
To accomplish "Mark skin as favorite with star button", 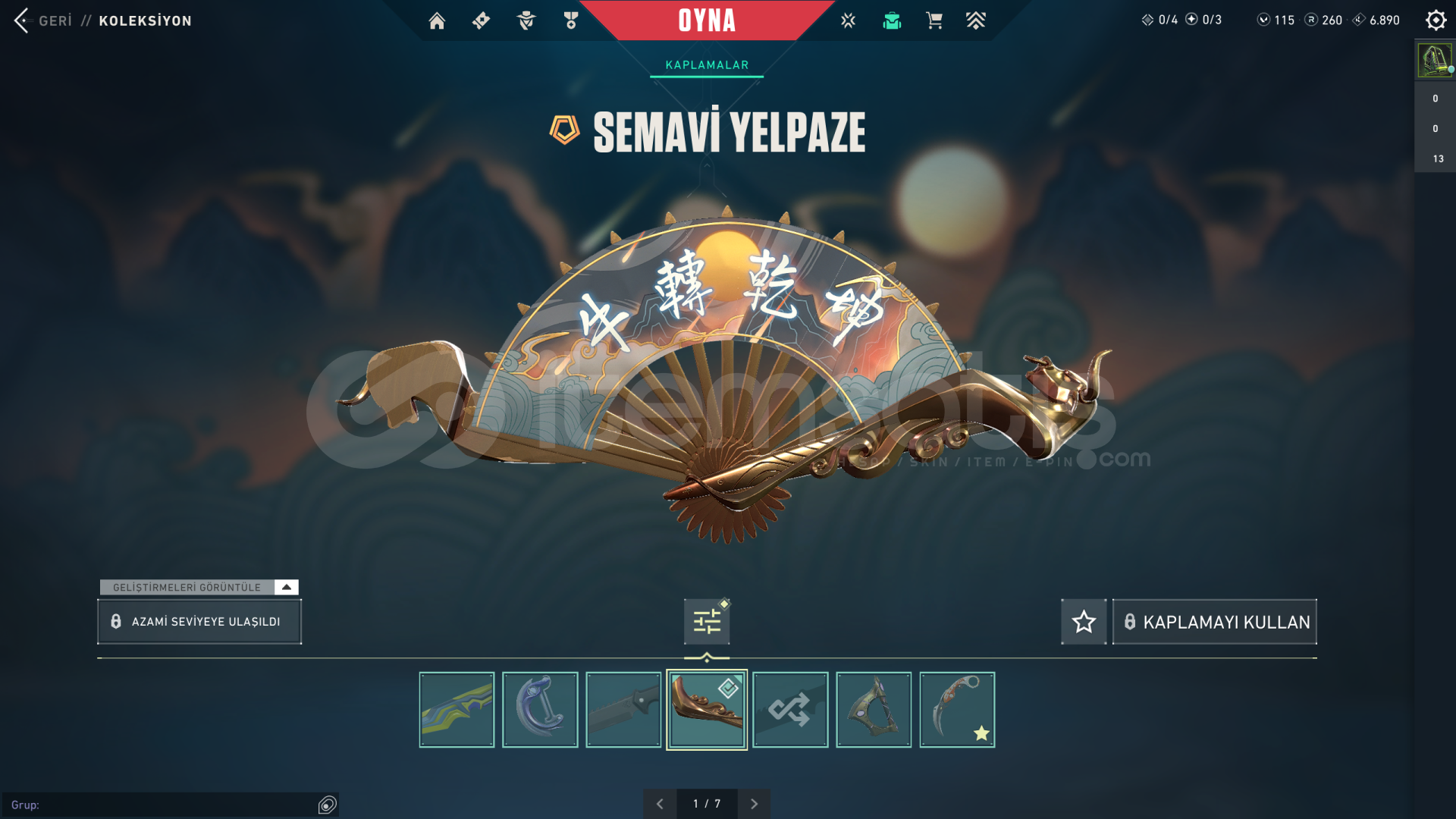I will (x=1084, y=622).
